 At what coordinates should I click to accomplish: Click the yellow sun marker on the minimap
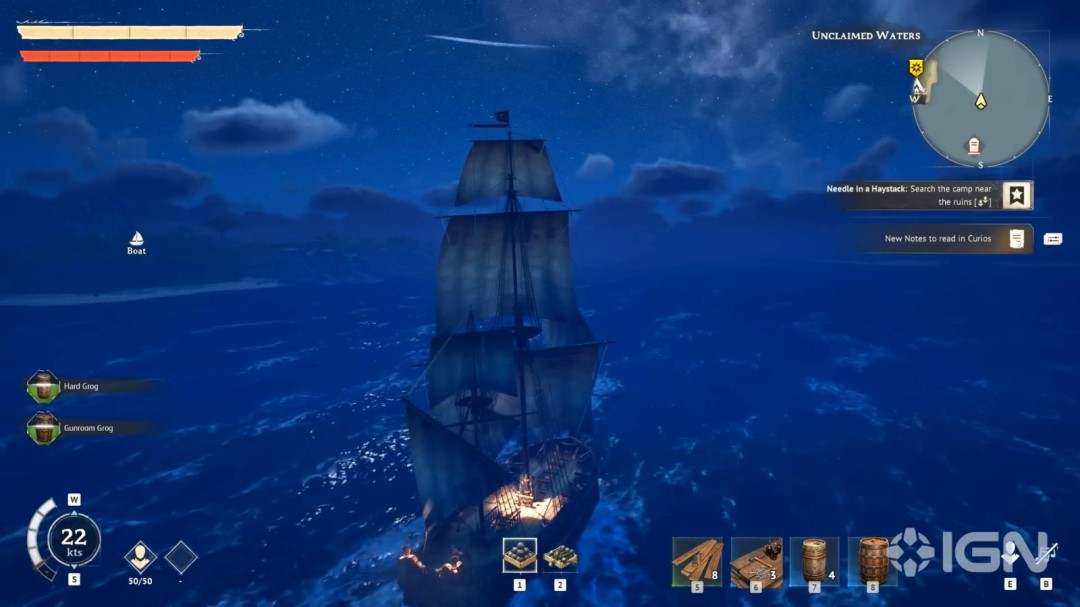click(915, 68)
